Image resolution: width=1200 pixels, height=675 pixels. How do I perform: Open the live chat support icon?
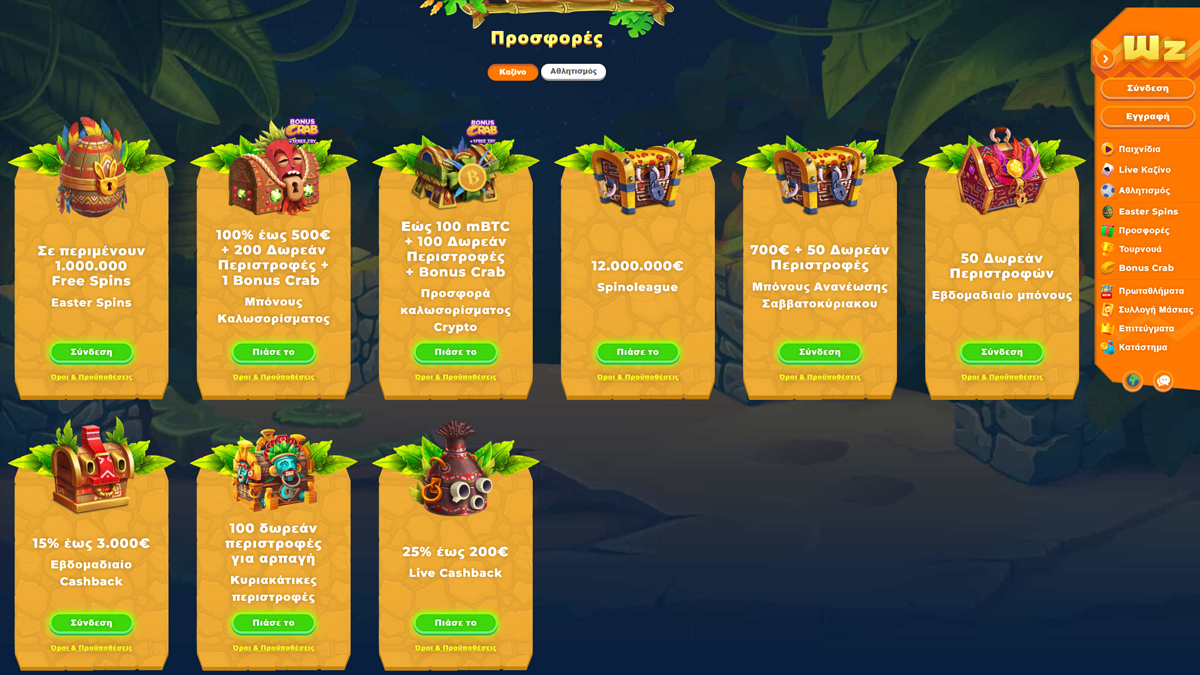click(1163, 381)
